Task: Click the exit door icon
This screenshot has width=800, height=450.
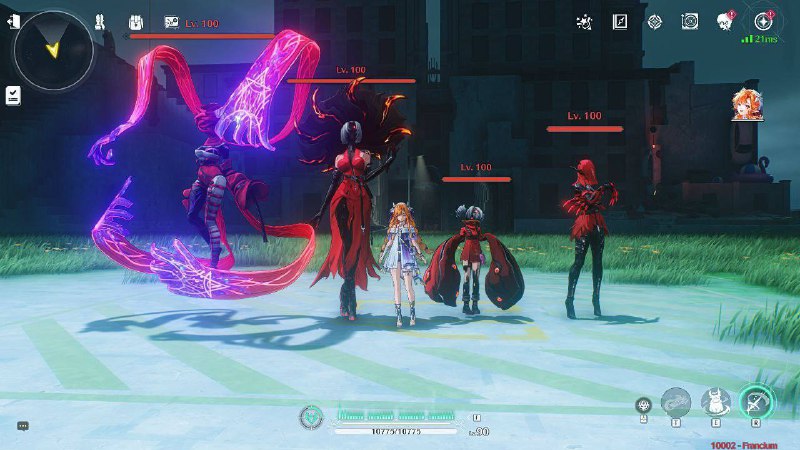Action: (12, 22)
